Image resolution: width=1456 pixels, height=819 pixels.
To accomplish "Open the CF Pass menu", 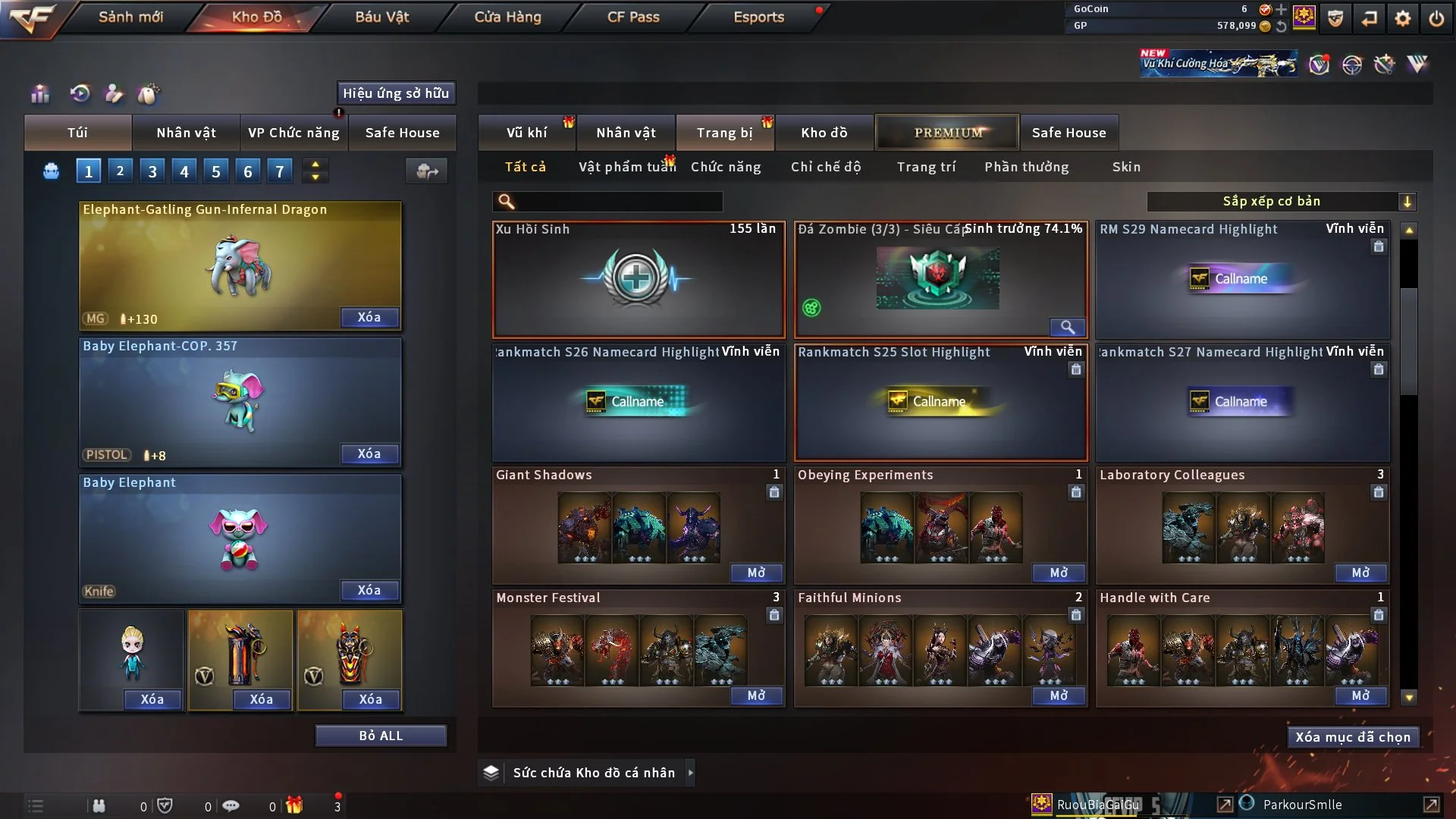I will point(633,17).
